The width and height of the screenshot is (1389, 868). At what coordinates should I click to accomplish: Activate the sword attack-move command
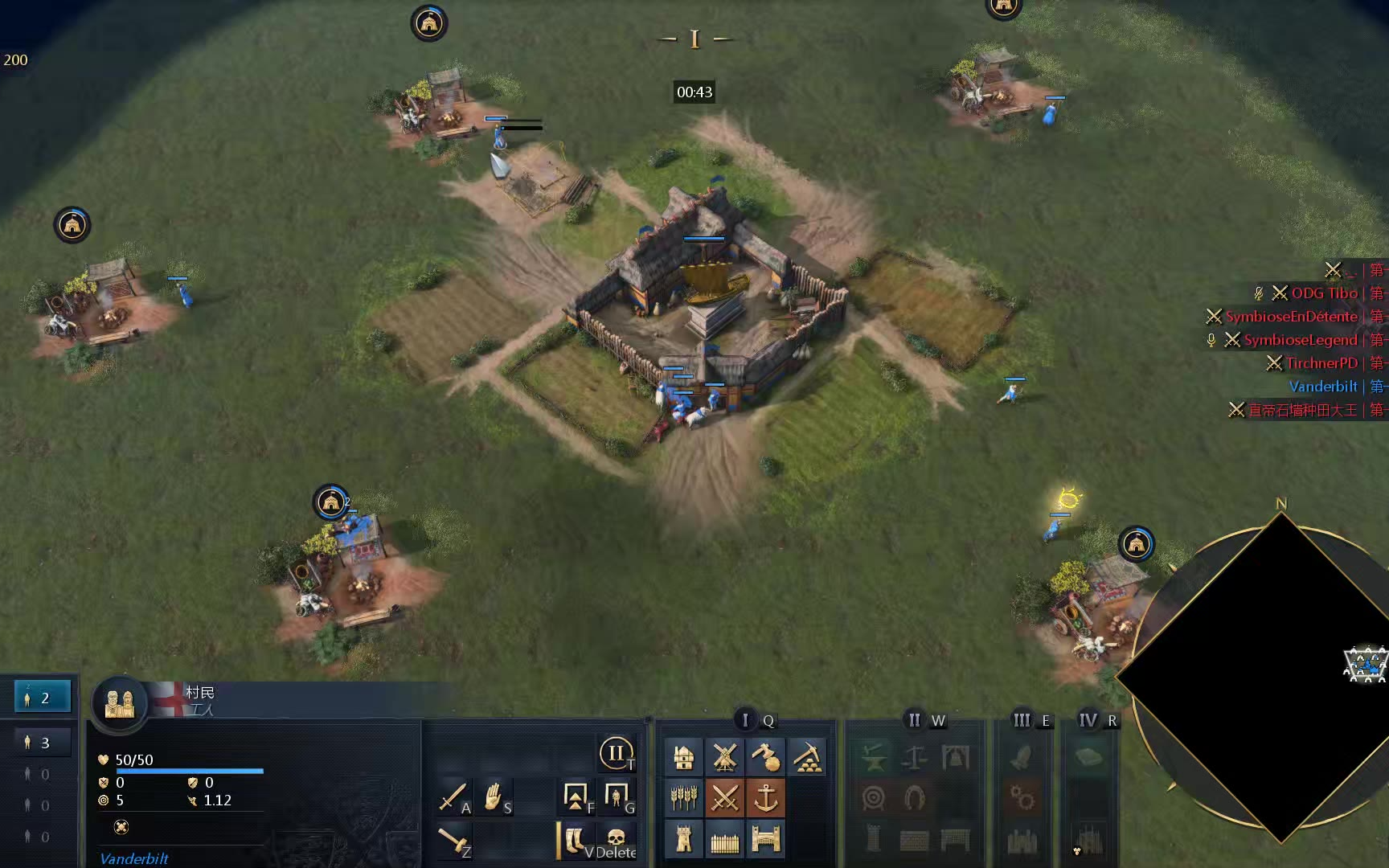point(453,797)
